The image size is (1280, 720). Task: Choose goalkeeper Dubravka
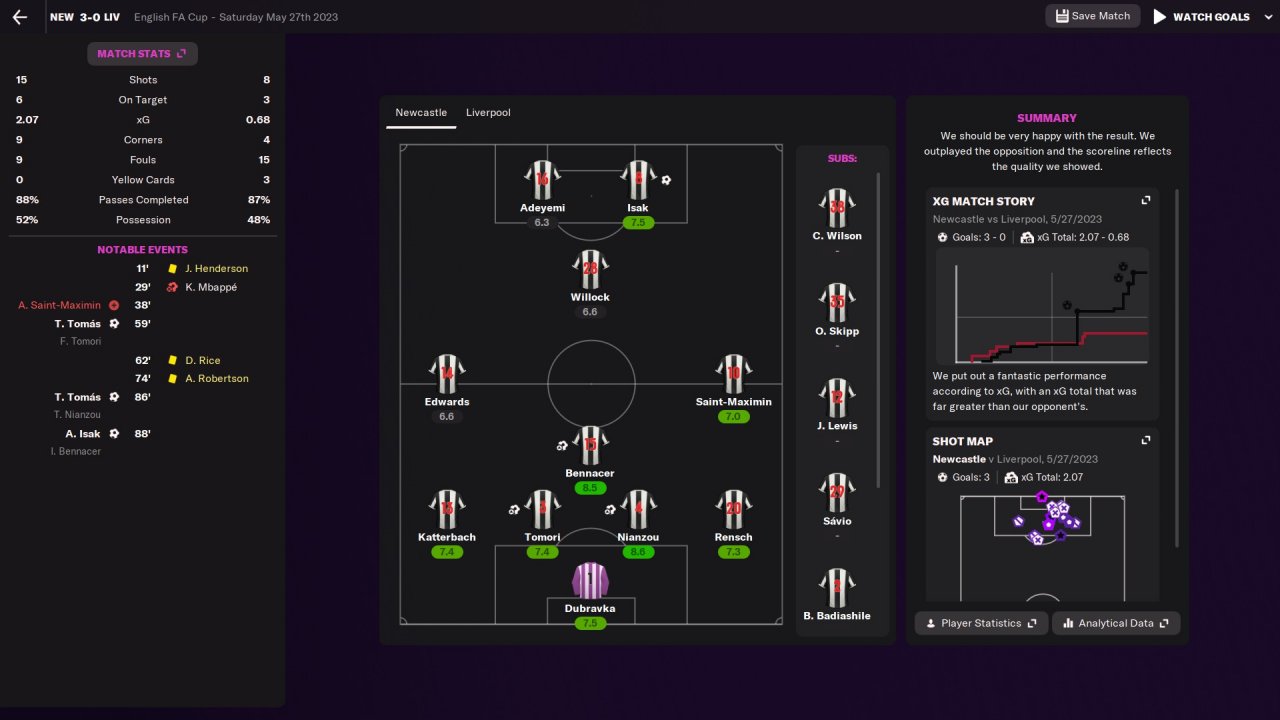click(590, 581)
